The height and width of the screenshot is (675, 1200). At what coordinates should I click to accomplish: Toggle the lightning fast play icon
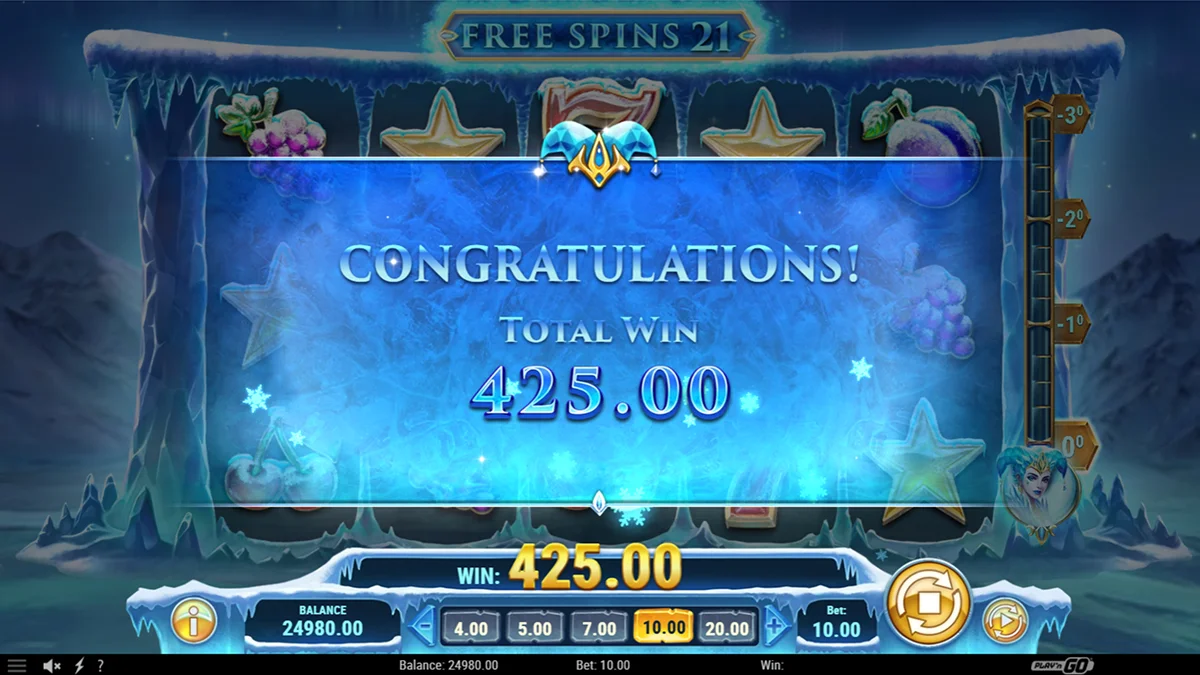pyautogui.click(x=80, y=665)
